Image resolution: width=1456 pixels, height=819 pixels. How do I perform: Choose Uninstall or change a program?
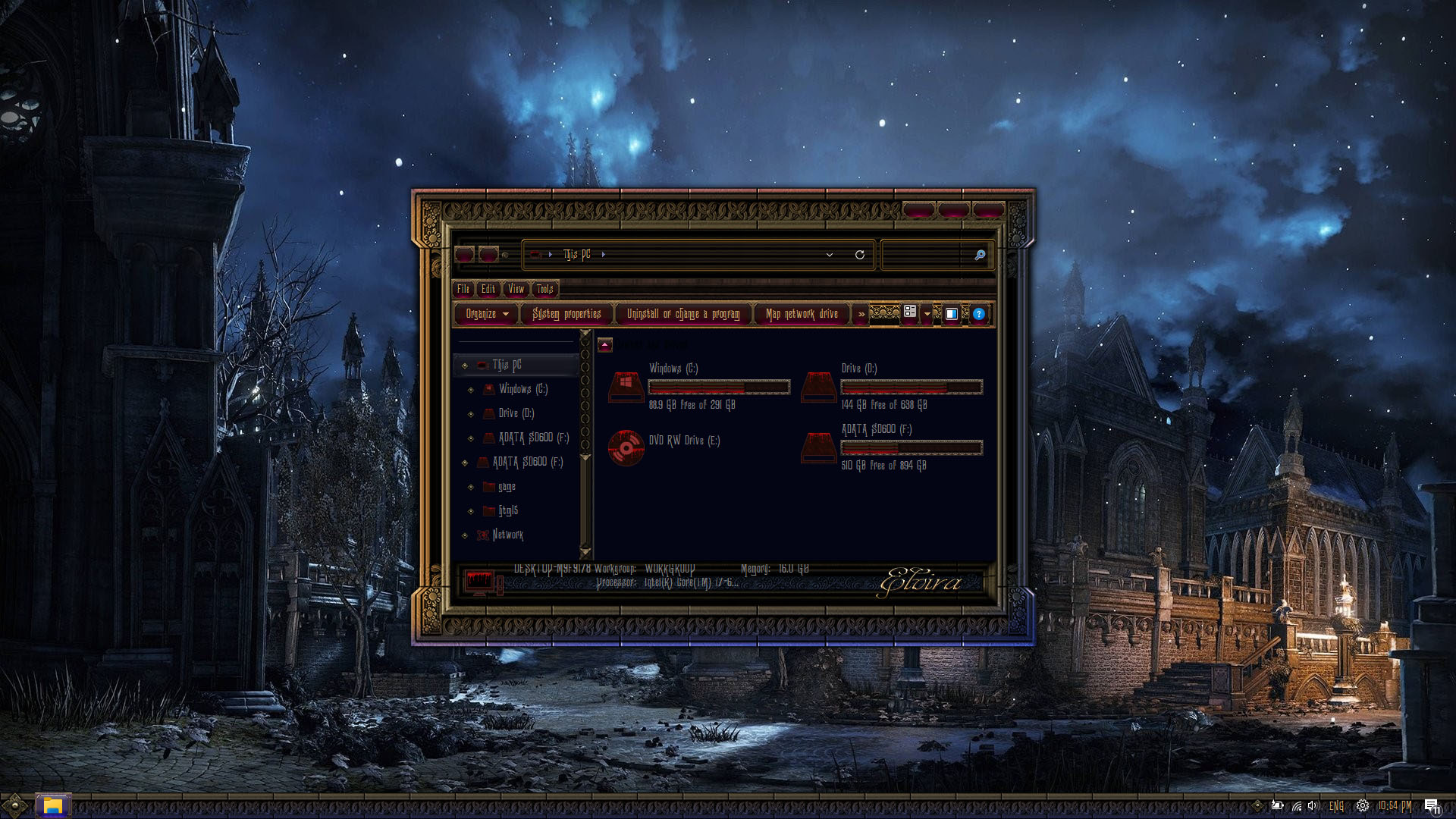tap(682, 314)
